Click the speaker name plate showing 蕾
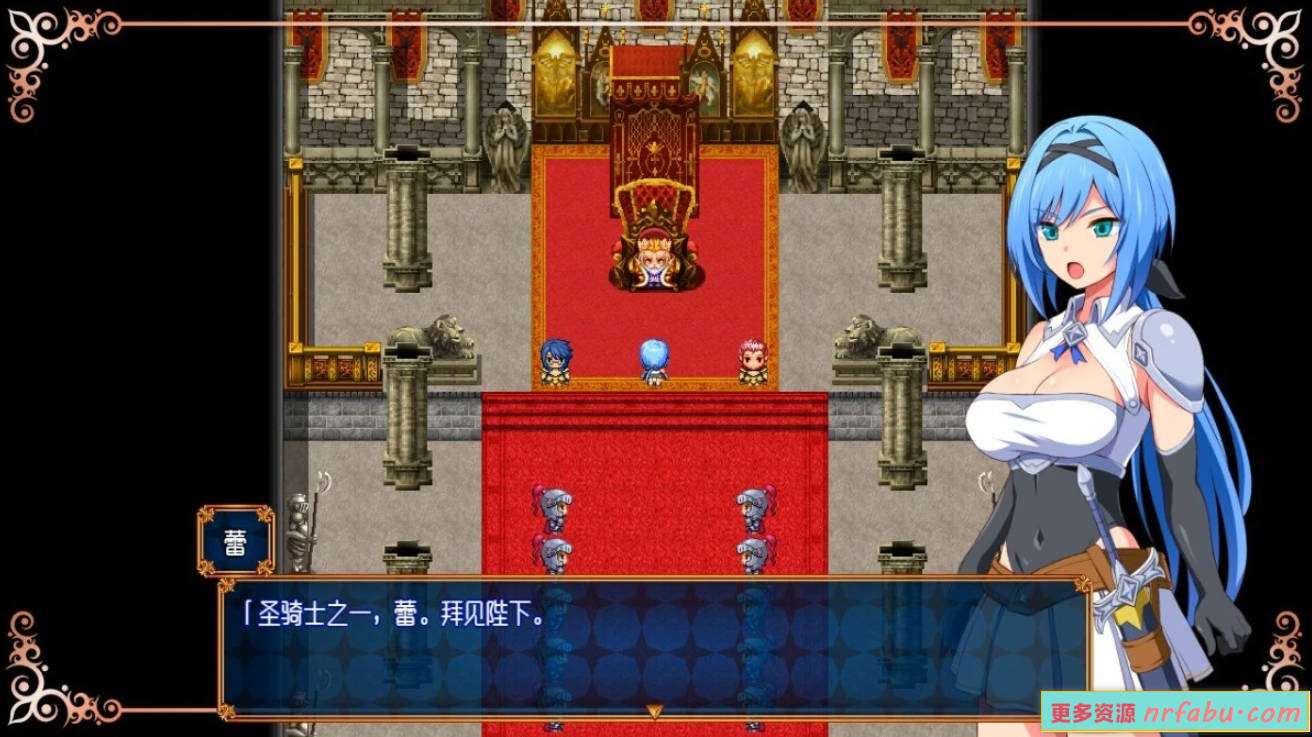 [237, 541]
